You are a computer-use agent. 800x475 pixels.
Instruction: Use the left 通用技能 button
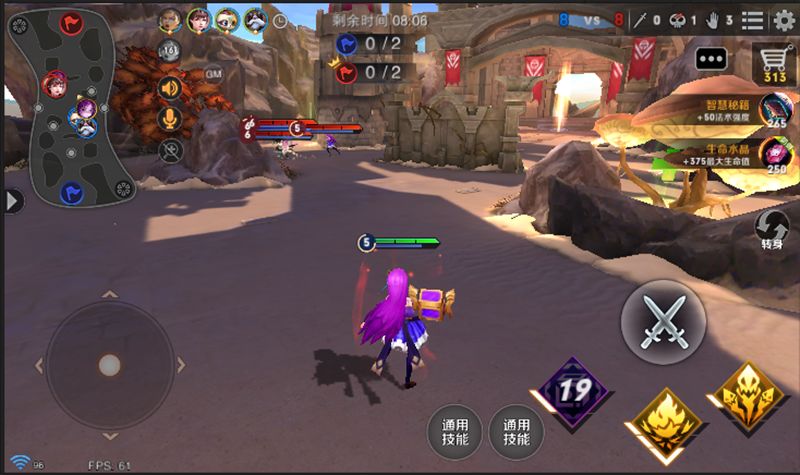click(454, 431)
